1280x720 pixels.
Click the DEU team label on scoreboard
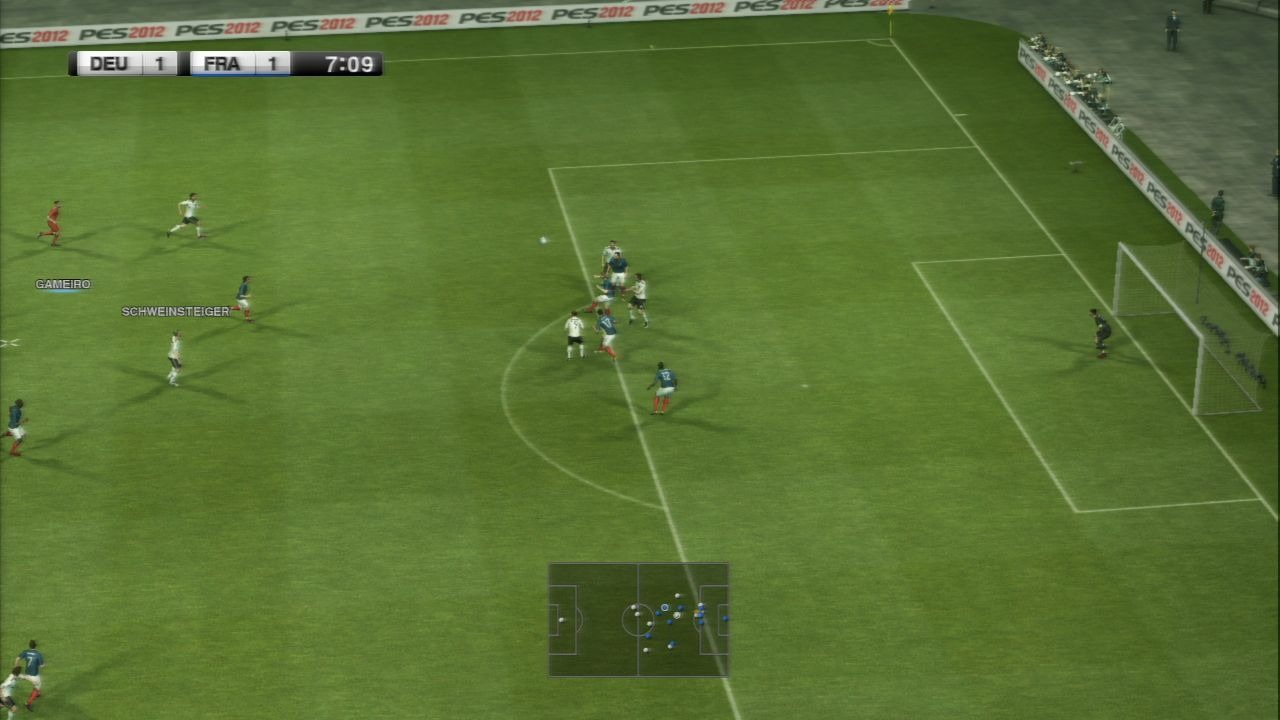click(107, 63)
